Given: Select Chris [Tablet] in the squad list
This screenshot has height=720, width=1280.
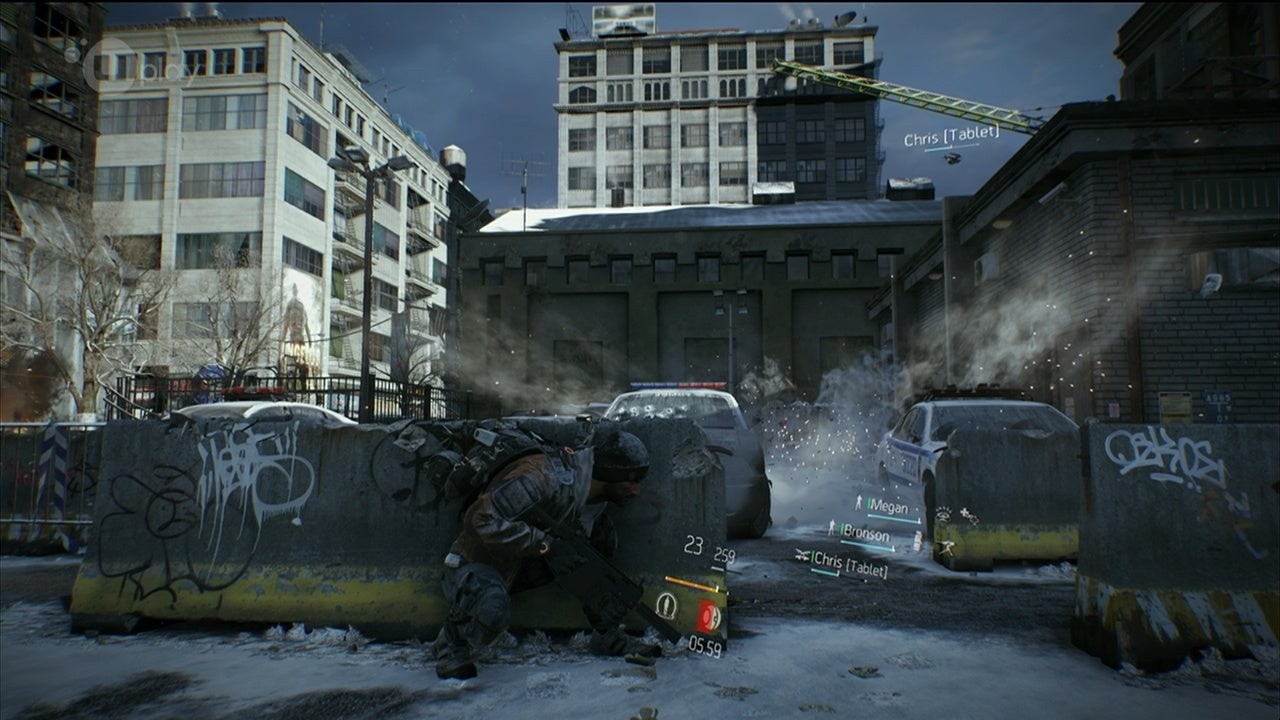Looking at the screenshot, I should [x=848, y=563].
